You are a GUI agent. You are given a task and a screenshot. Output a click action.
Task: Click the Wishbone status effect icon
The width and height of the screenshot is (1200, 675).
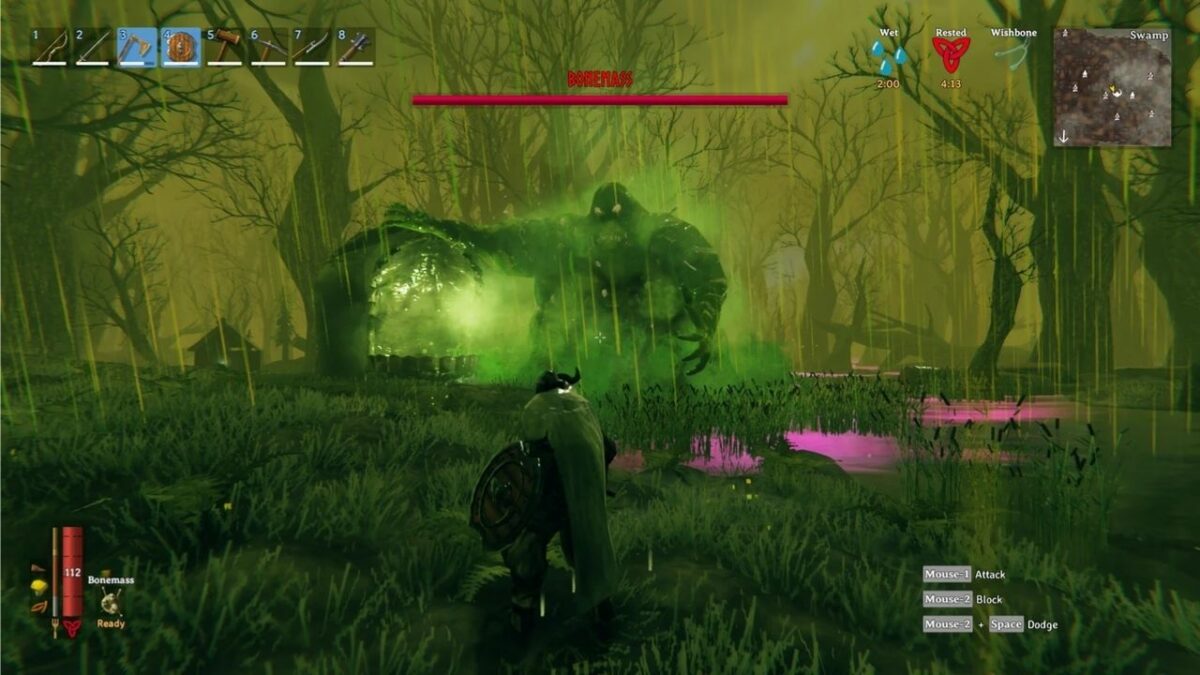1013,56
